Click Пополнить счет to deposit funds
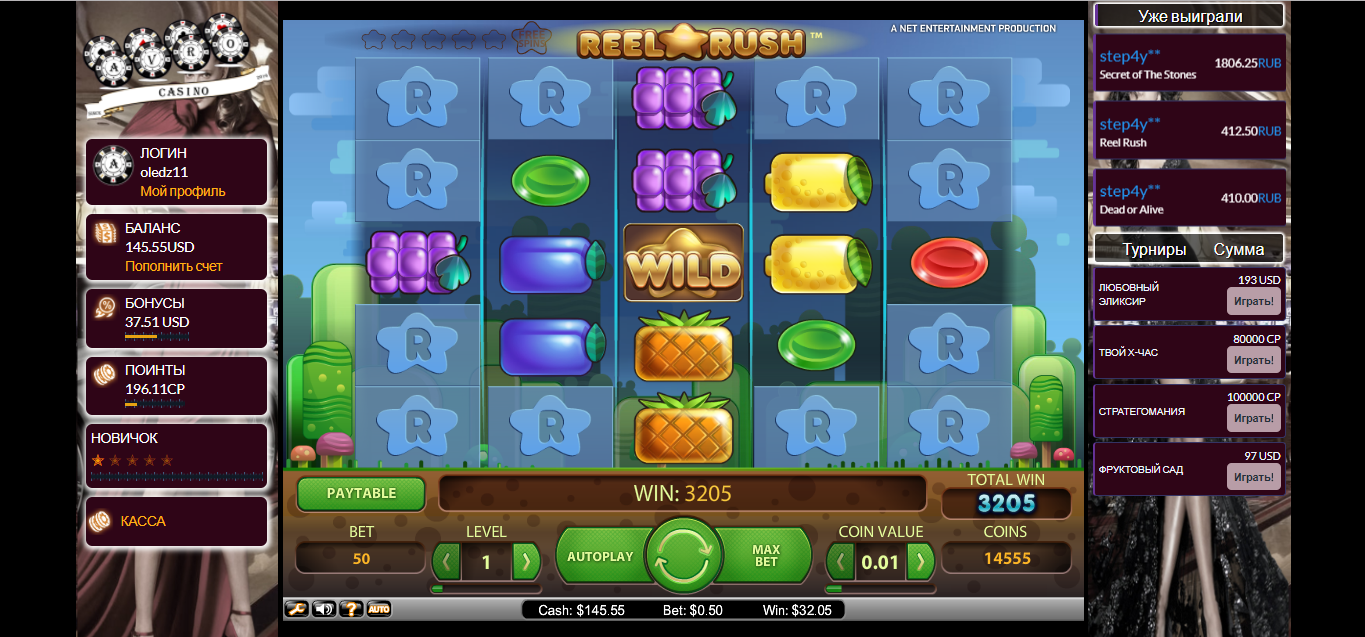The width and height of the screenshot is (1365, 637). pyautogui.click(x=174, y=266)
